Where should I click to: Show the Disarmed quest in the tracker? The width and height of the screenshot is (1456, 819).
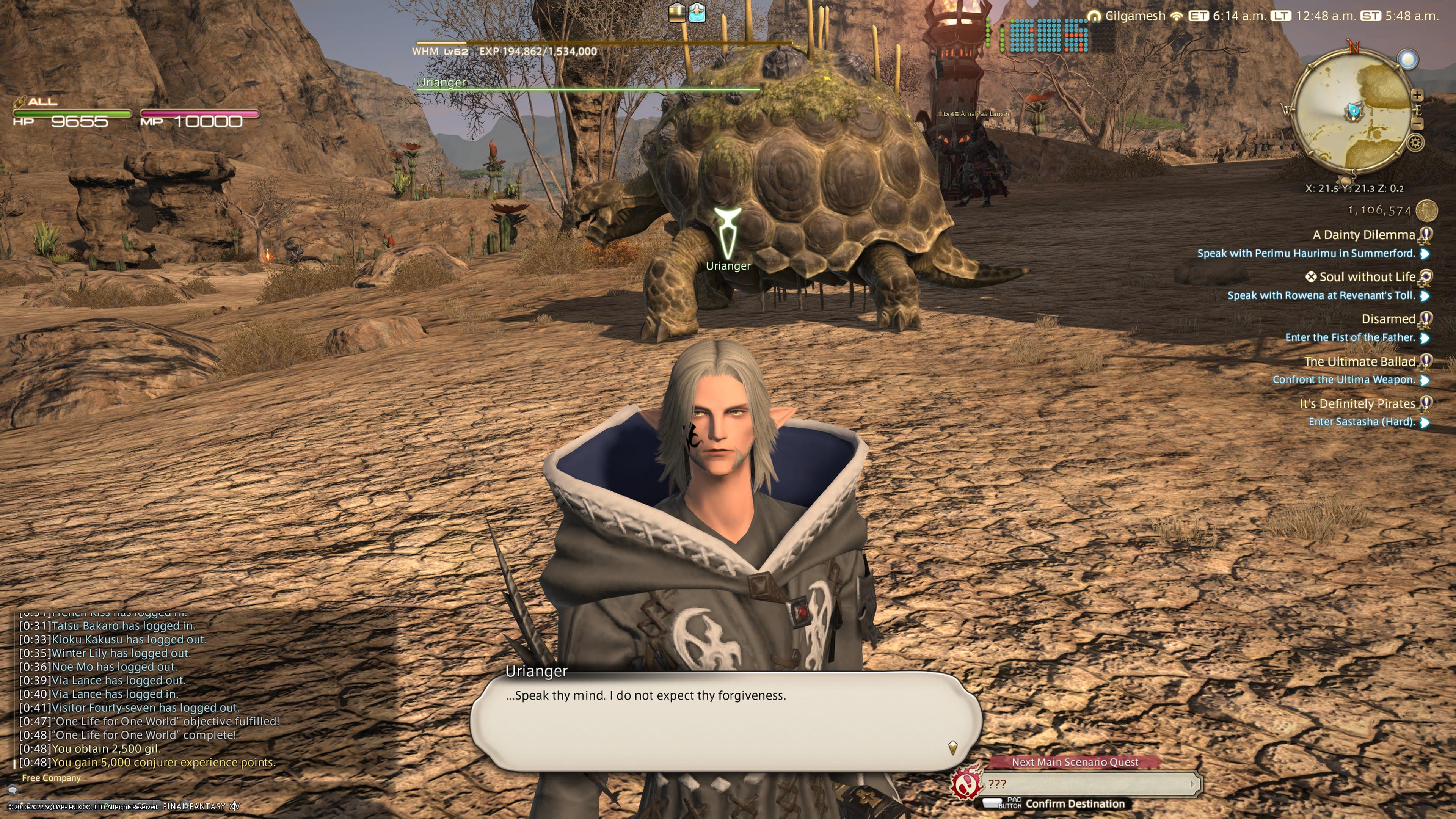click(1388, 319)
